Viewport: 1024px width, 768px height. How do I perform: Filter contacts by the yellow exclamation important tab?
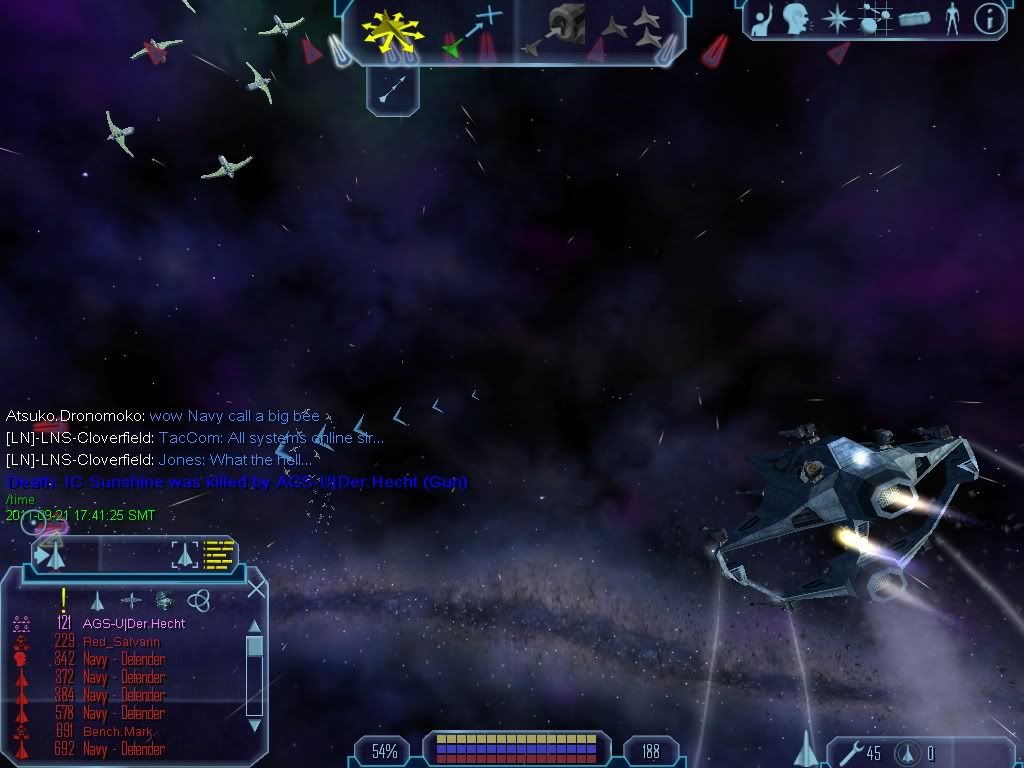(63, 599)
